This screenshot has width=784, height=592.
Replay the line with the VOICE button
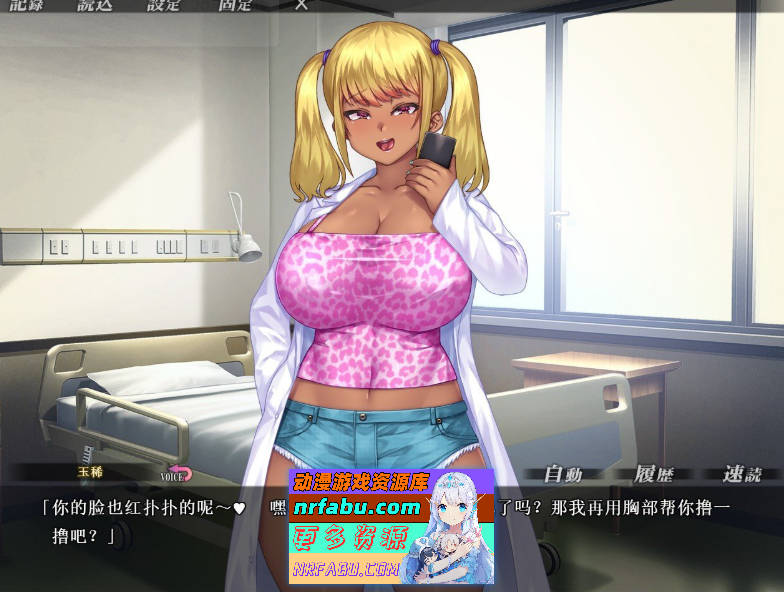click(x=176, y=474)
